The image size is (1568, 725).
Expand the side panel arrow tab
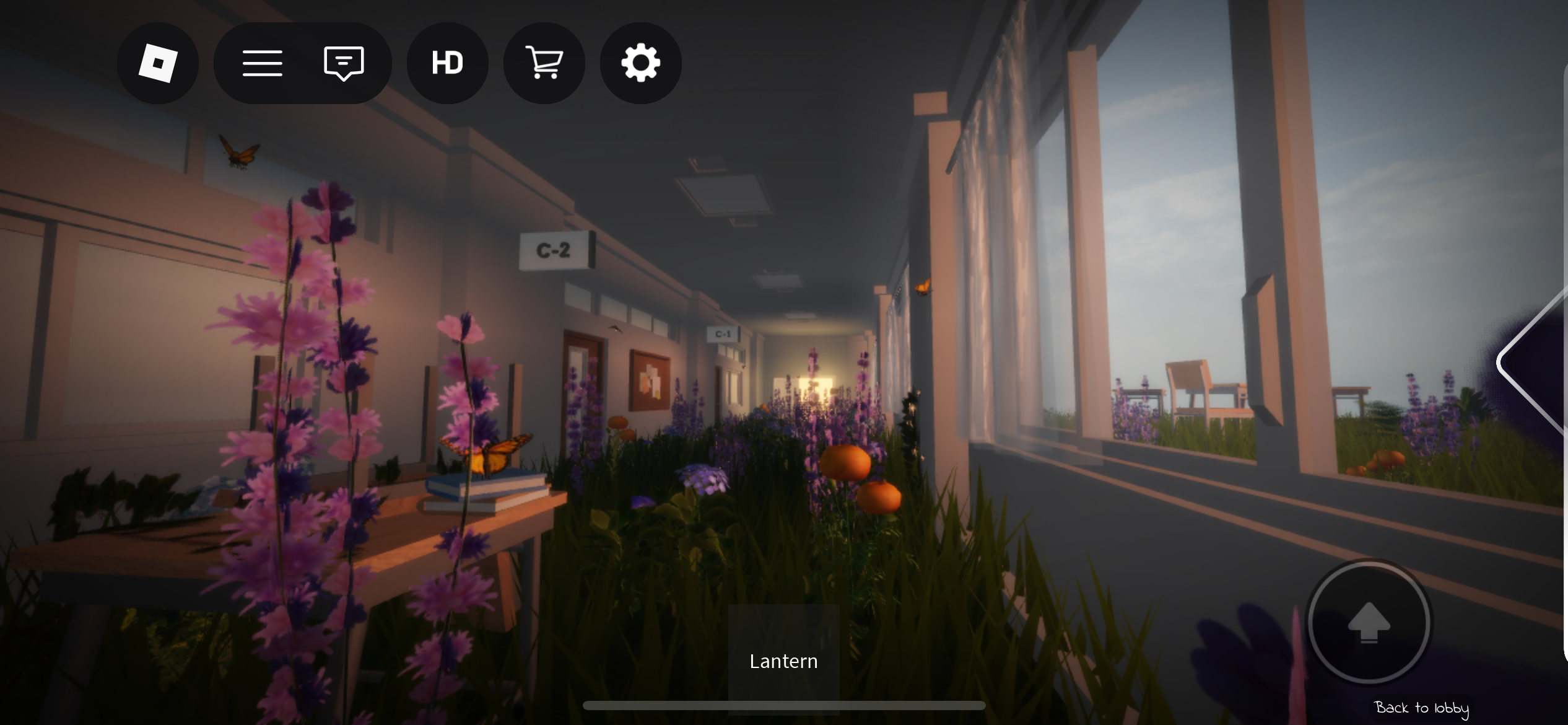click(1535, 362)
